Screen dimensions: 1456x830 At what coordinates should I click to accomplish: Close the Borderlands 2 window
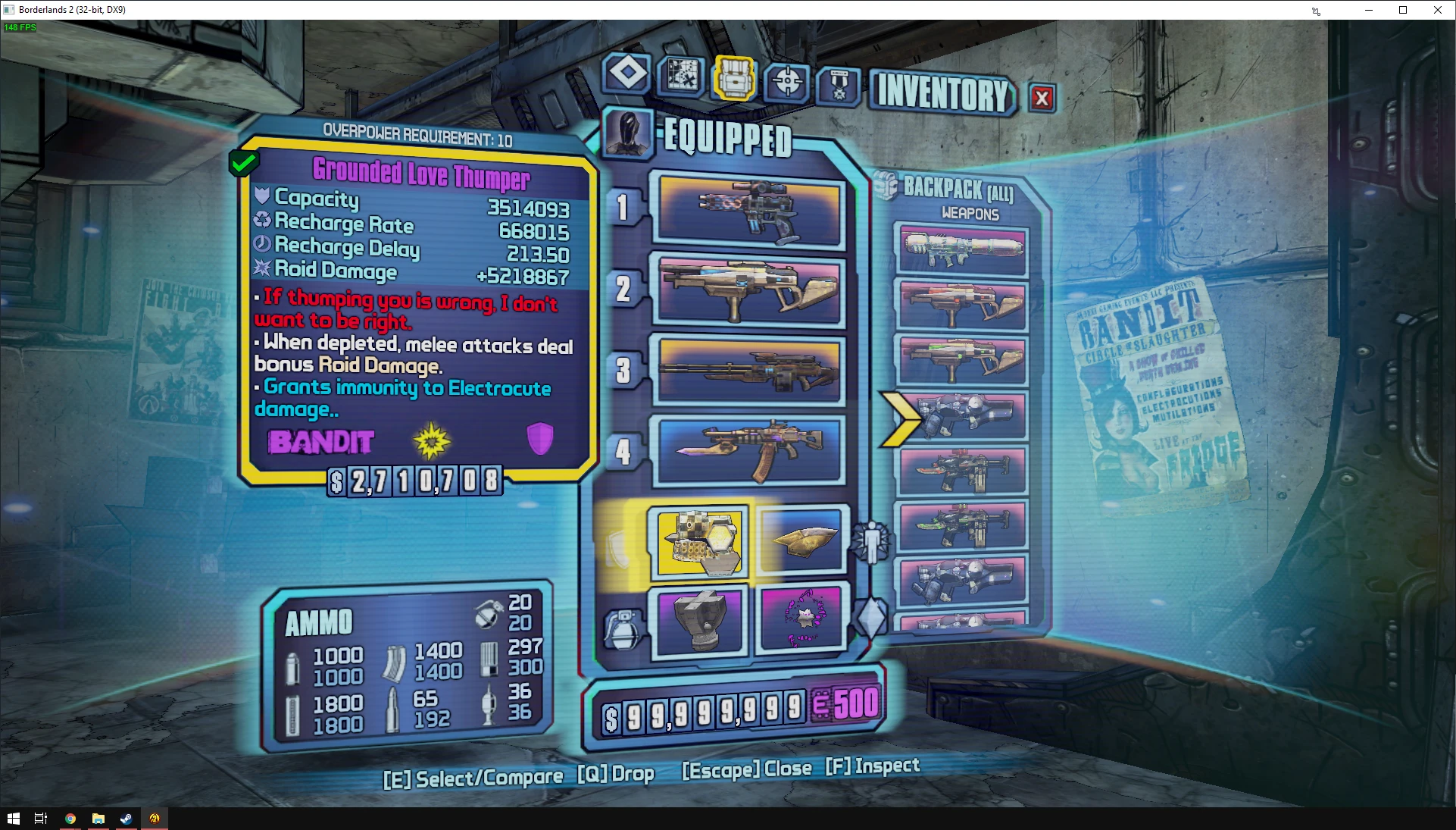pos(1437,10)
